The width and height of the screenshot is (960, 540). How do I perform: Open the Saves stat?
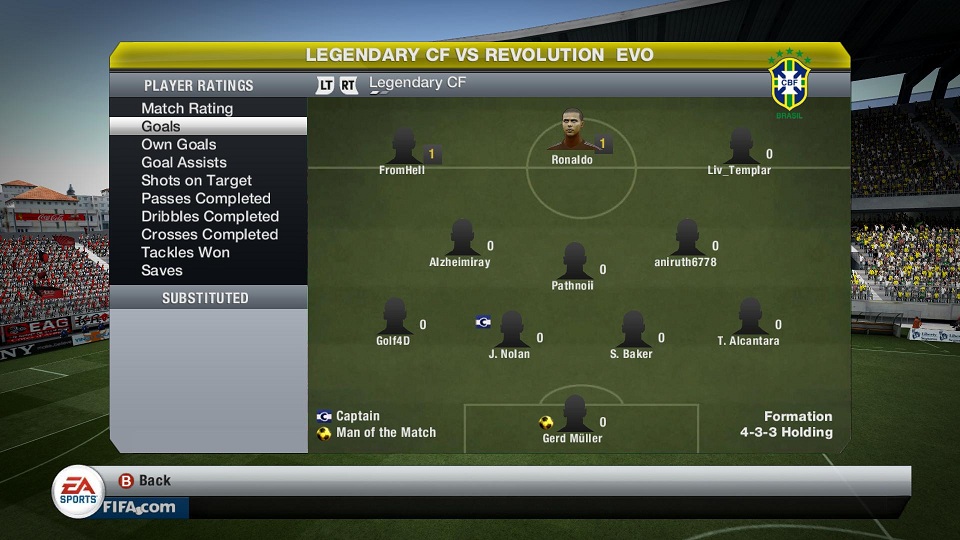tap(162, 270)
